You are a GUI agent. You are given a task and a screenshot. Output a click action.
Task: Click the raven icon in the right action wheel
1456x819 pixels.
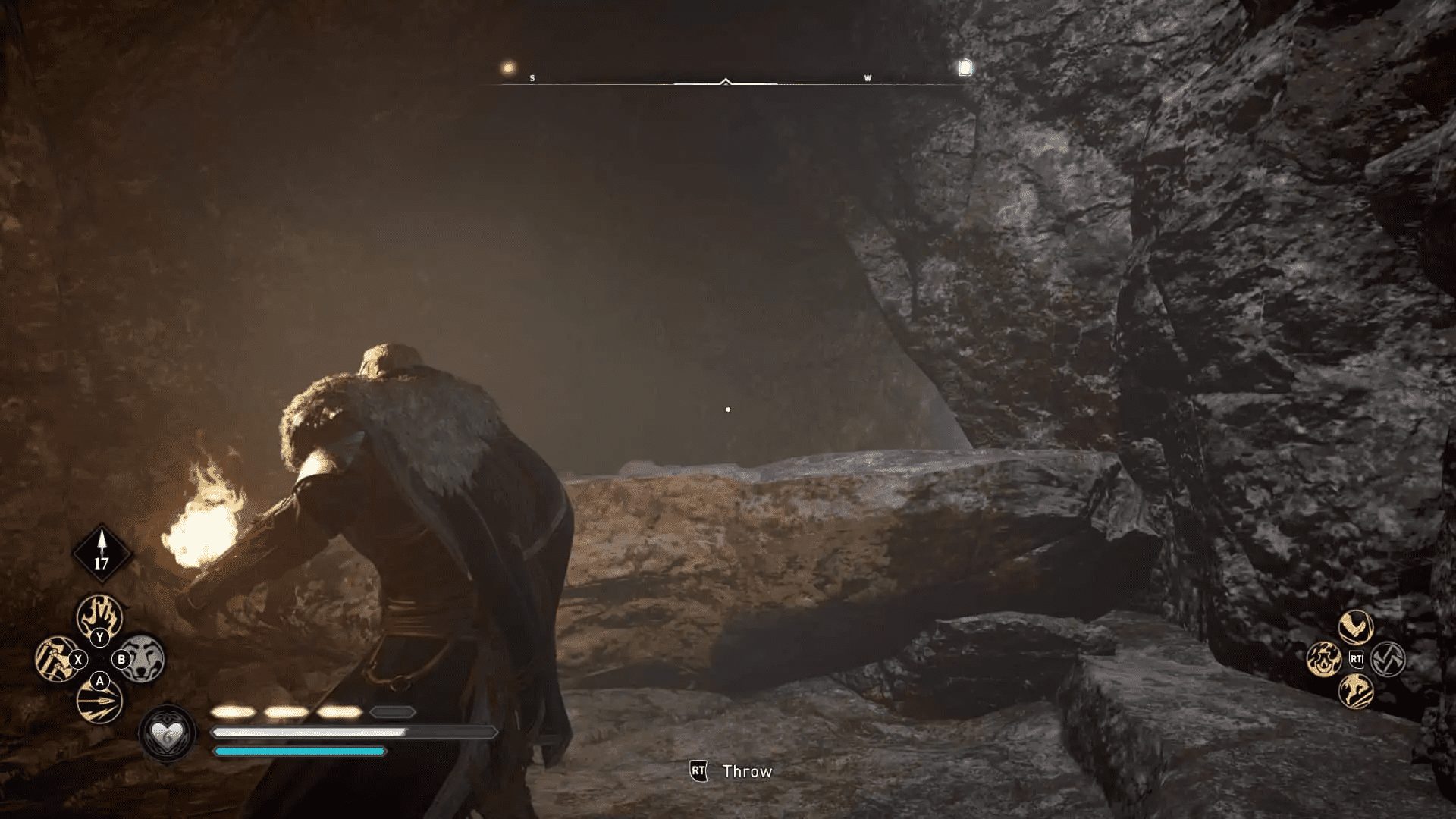pos(1355,626)
